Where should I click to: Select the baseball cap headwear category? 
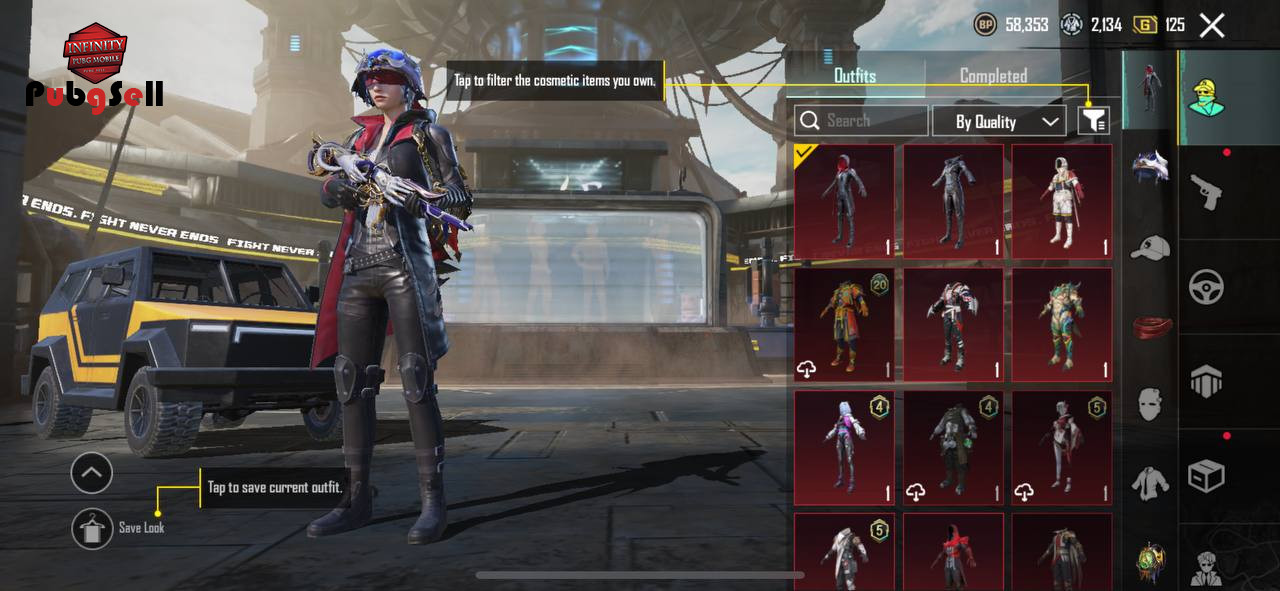click(1150, 247)
